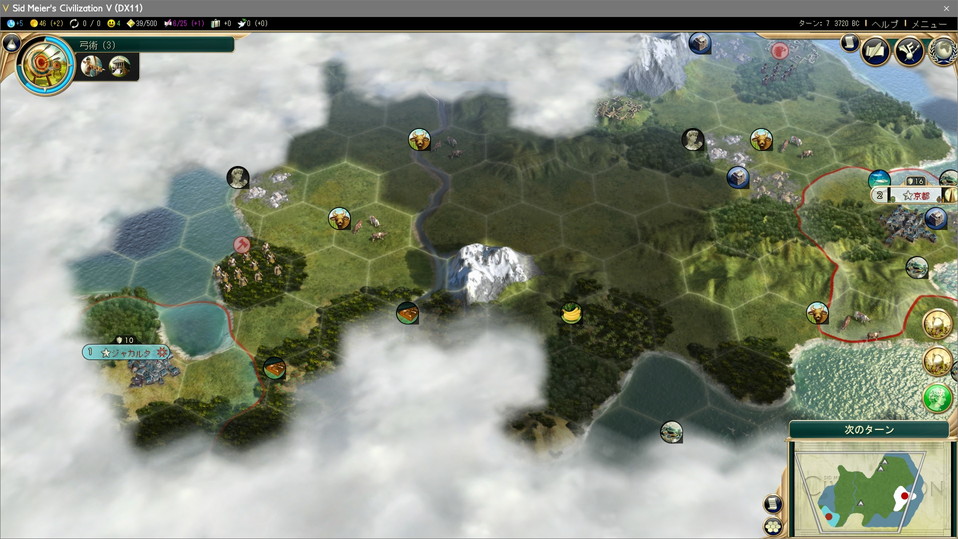Open the Archery research icon
Viewport: 958px width, 539px height.
pos(44,65)
